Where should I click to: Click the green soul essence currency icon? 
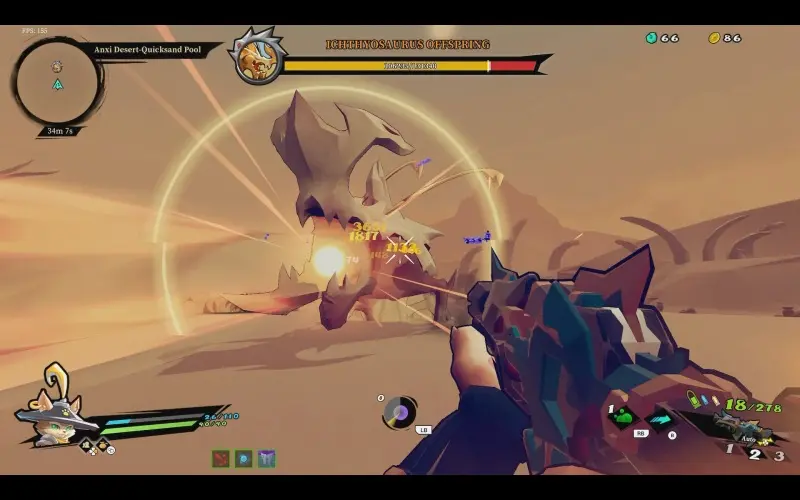tap(651, 38)
